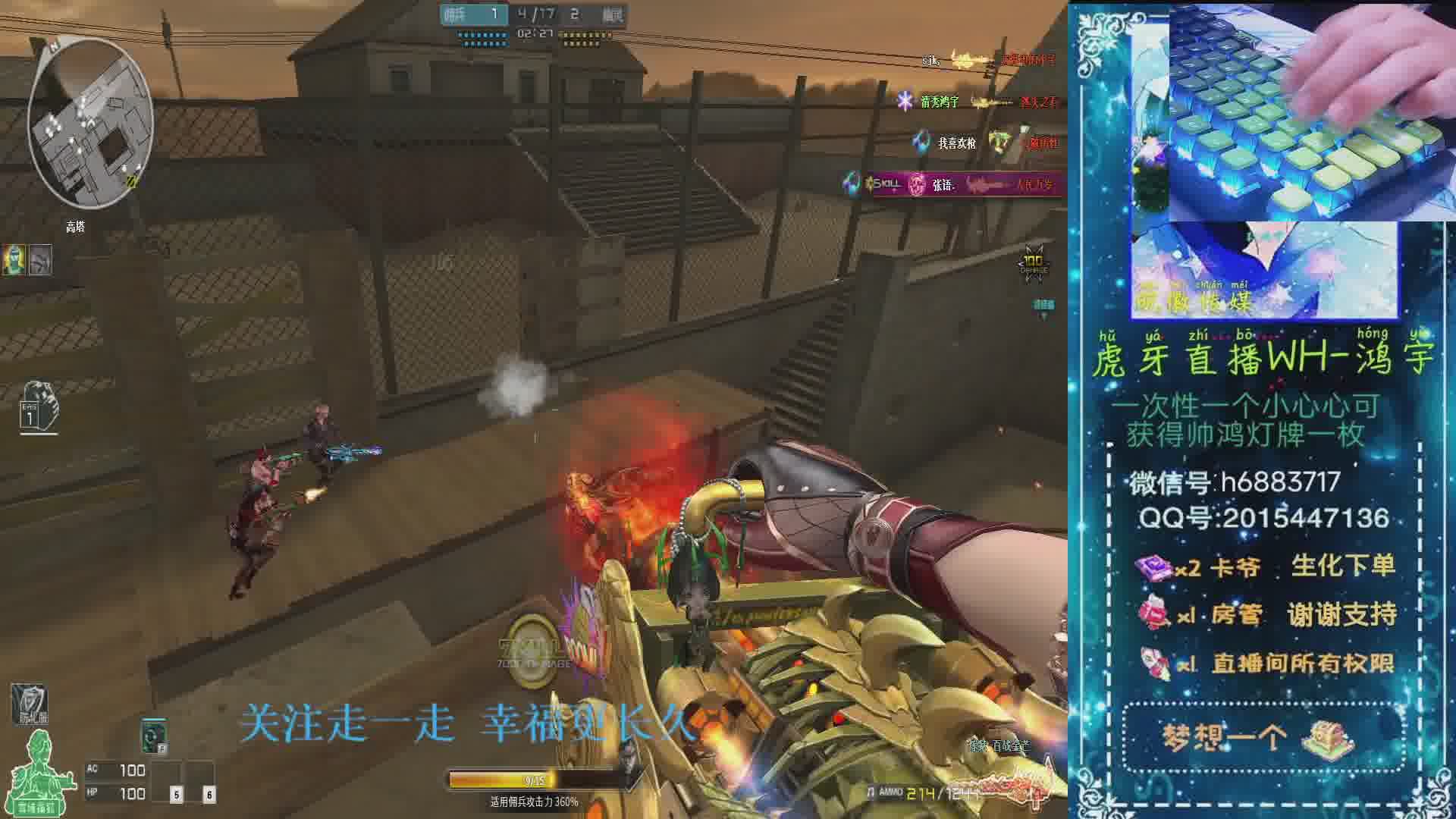Click the grenade icon showing count 1
1456x819 pixels.
(x=38, y=407)
